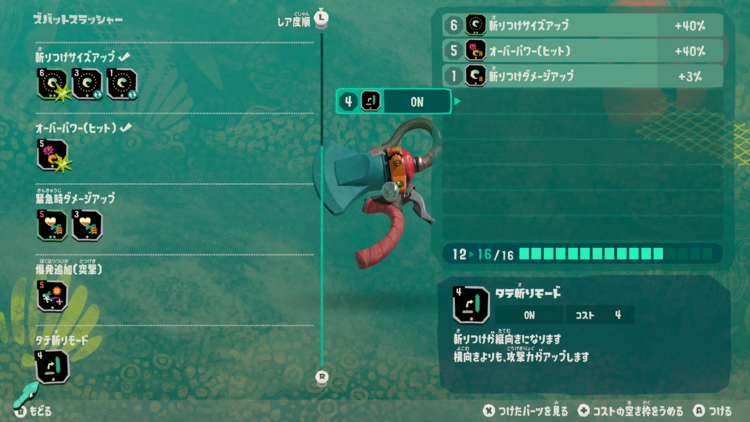This screenshot has height=422, width=750.
Task: Select the 爆発追加(突撃) chip
Action: pos(52,295)
